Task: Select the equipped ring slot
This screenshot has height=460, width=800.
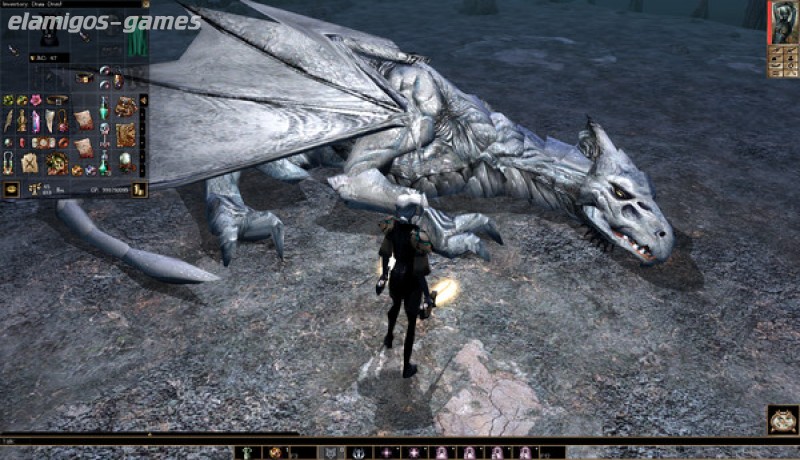Action: point(103,71)
